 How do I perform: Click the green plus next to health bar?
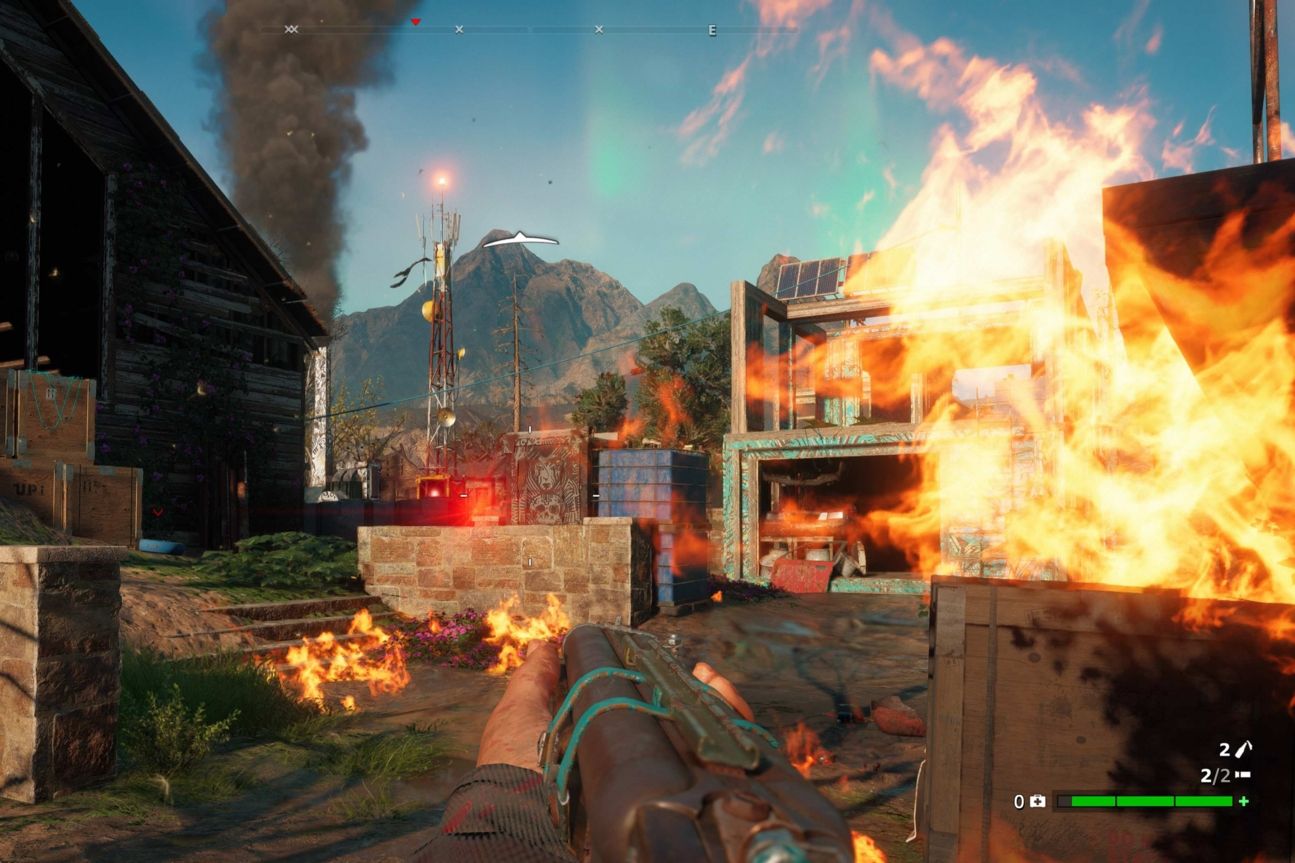pos(1243,801)
